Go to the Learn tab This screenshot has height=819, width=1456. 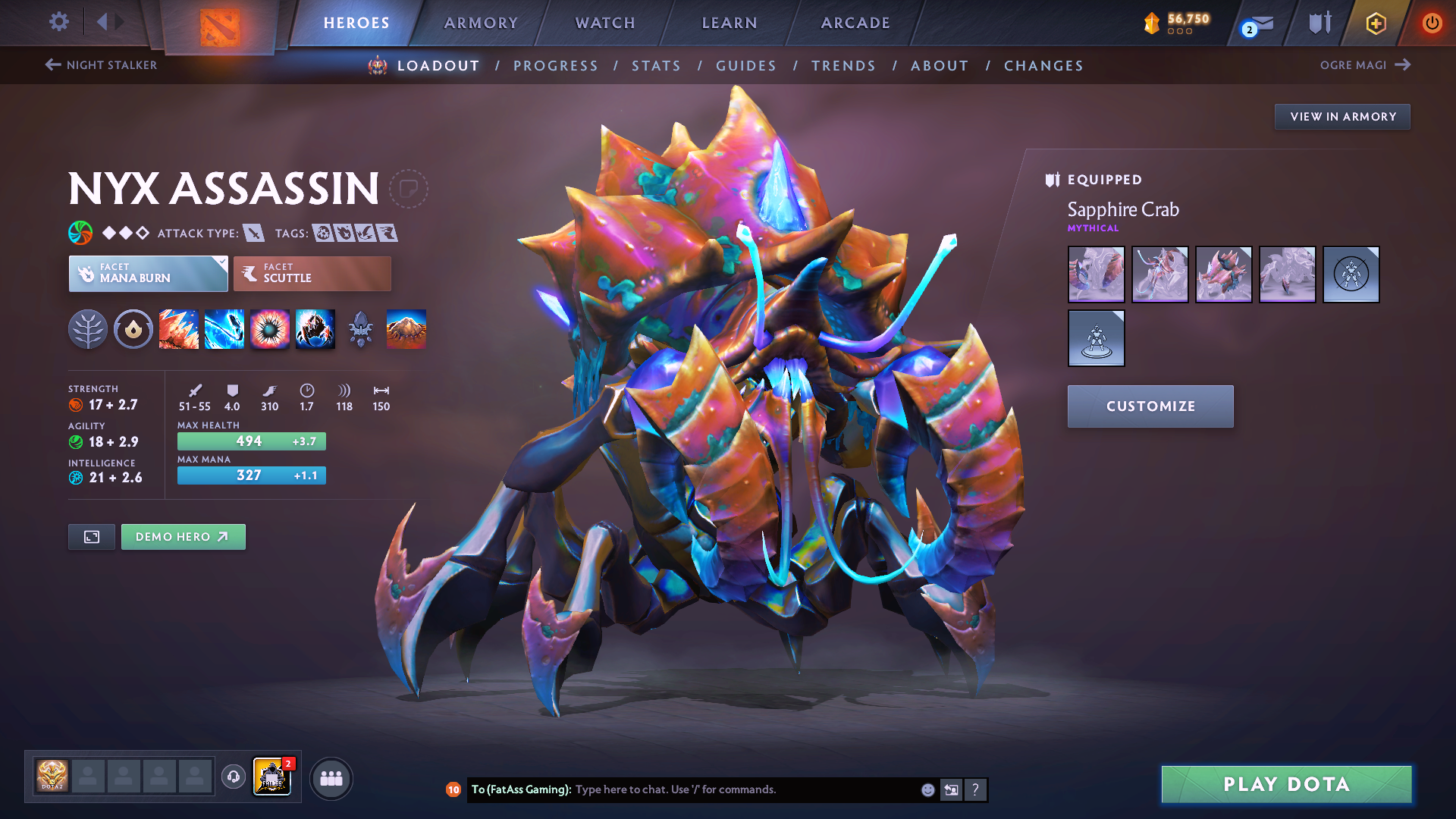pos(730,23)
